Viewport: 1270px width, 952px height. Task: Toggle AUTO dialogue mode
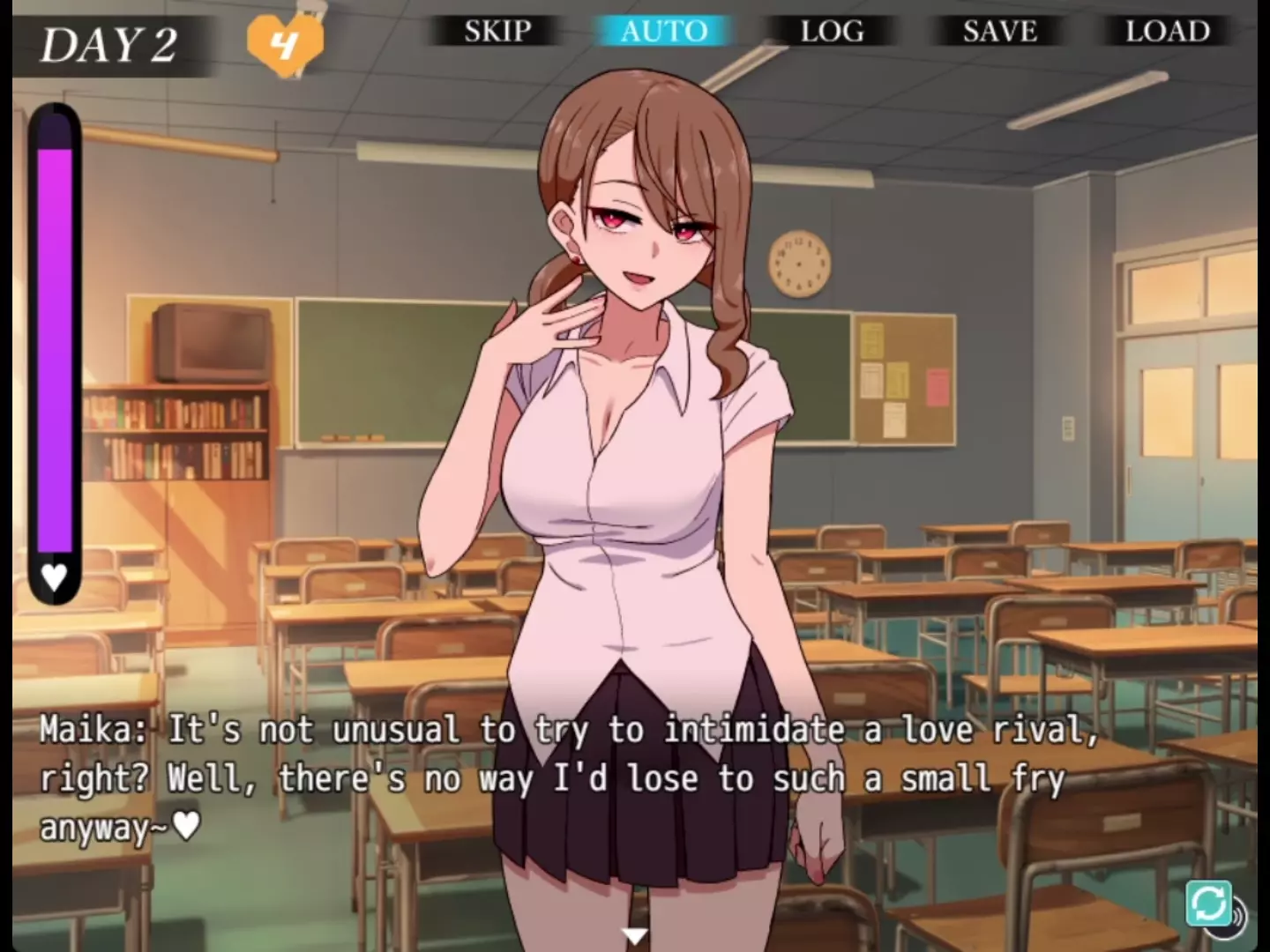[664, 32]
